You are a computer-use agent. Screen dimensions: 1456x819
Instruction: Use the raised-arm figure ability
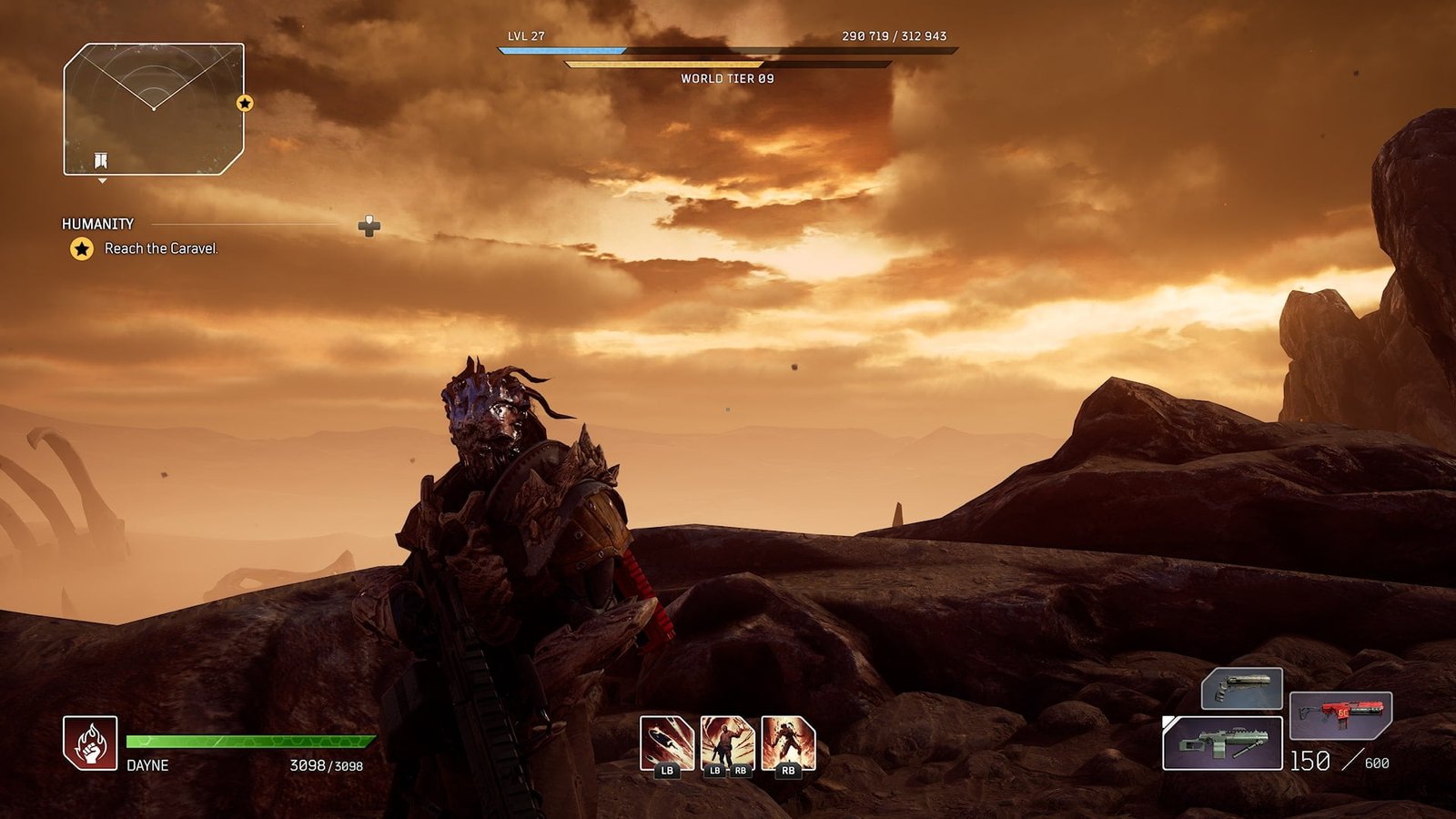click(x=727, y=743)
